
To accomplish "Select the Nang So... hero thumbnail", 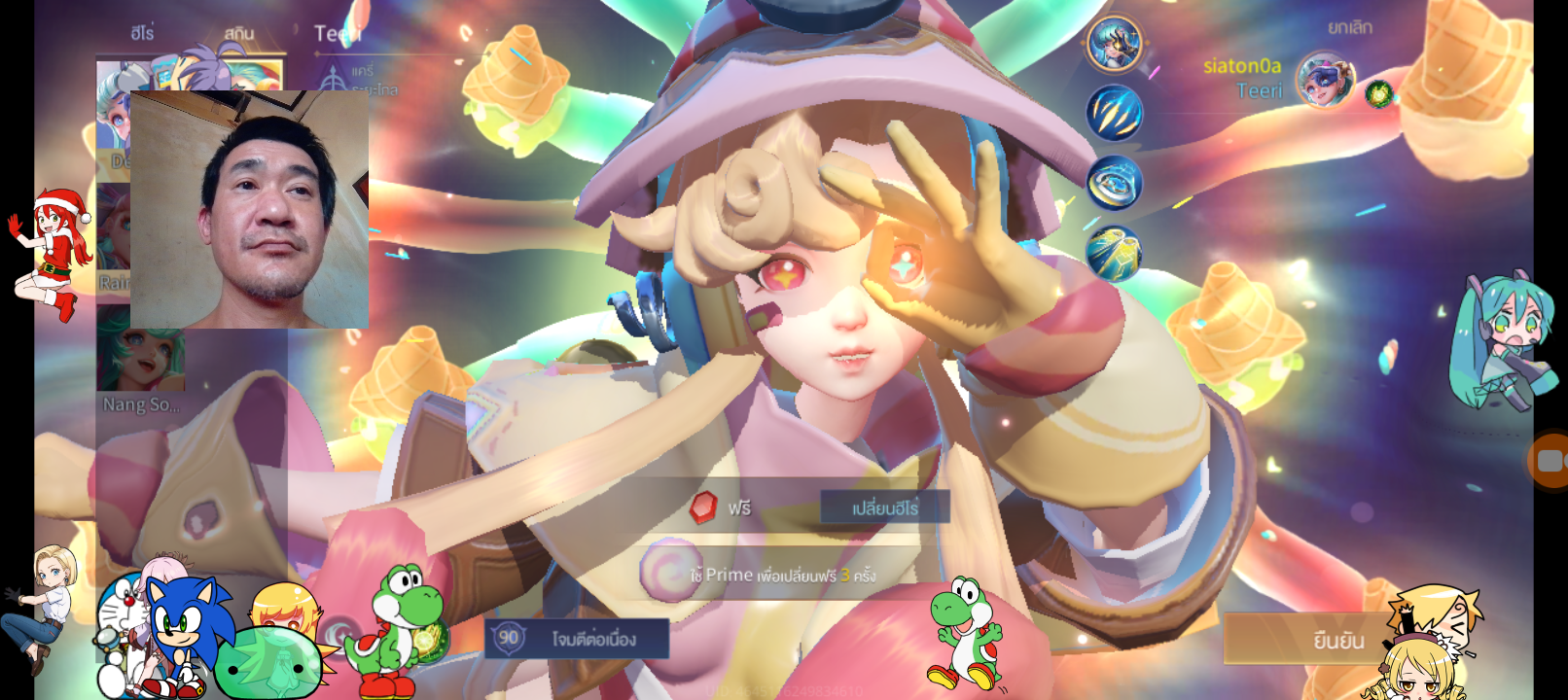I will [140, 360].
